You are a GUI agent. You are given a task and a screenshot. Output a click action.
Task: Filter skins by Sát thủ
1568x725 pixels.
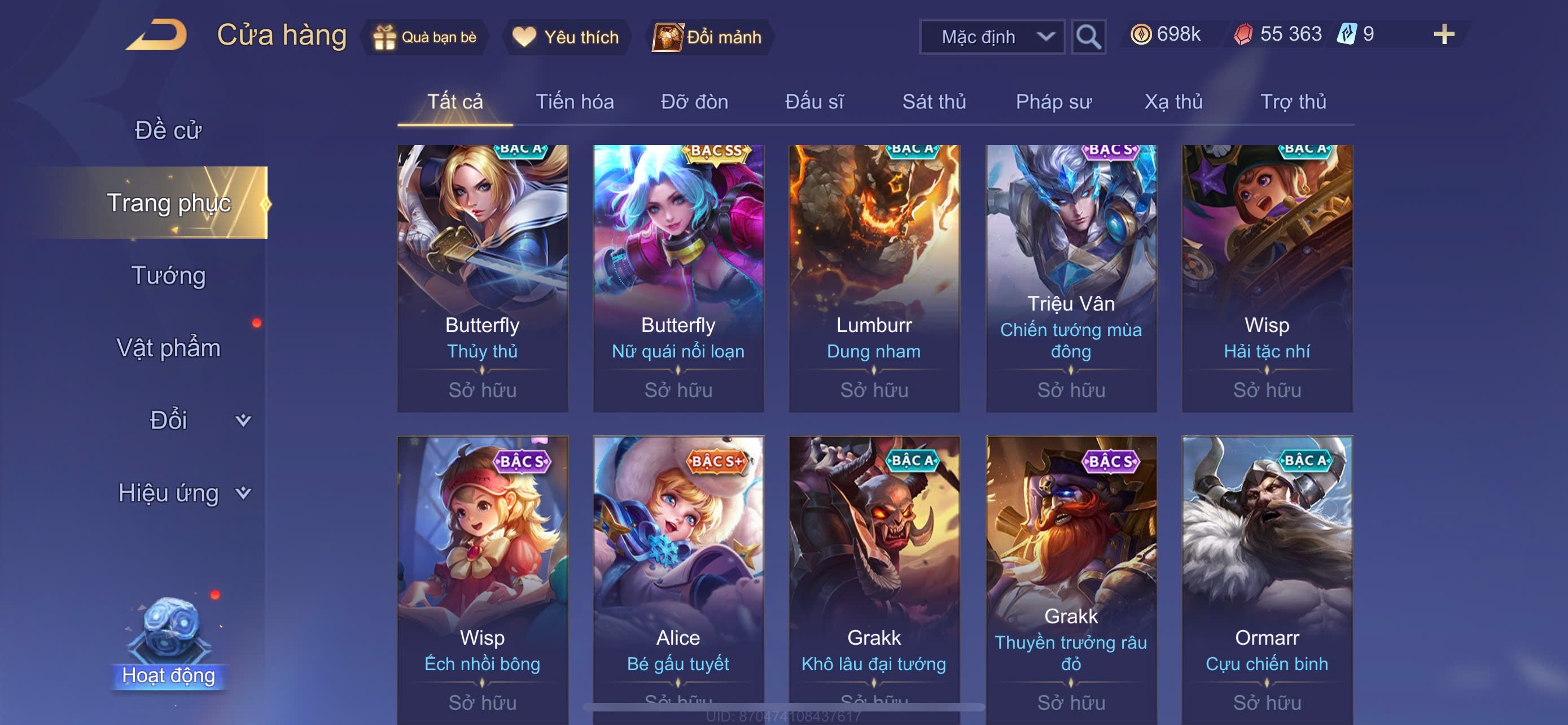(934, 102)
